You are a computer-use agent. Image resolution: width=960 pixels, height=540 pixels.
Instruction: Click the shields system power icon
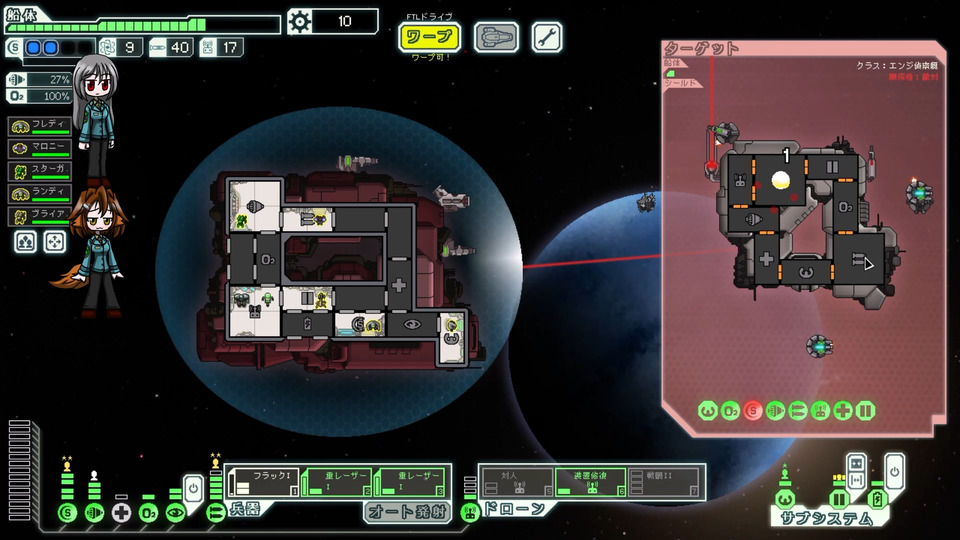[x=68, y=513]
